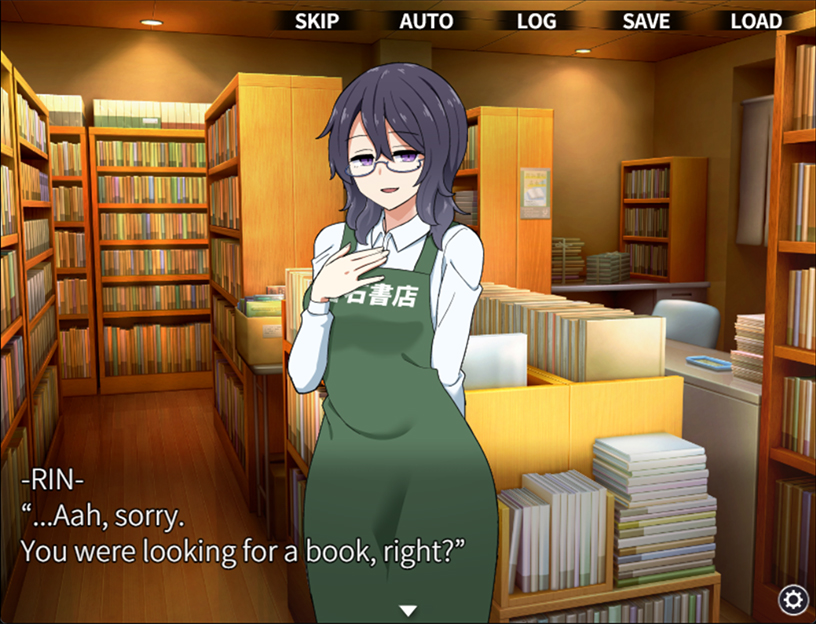
Task: Enable AUTO text advance mode
Action: click(x=426, y=21)
